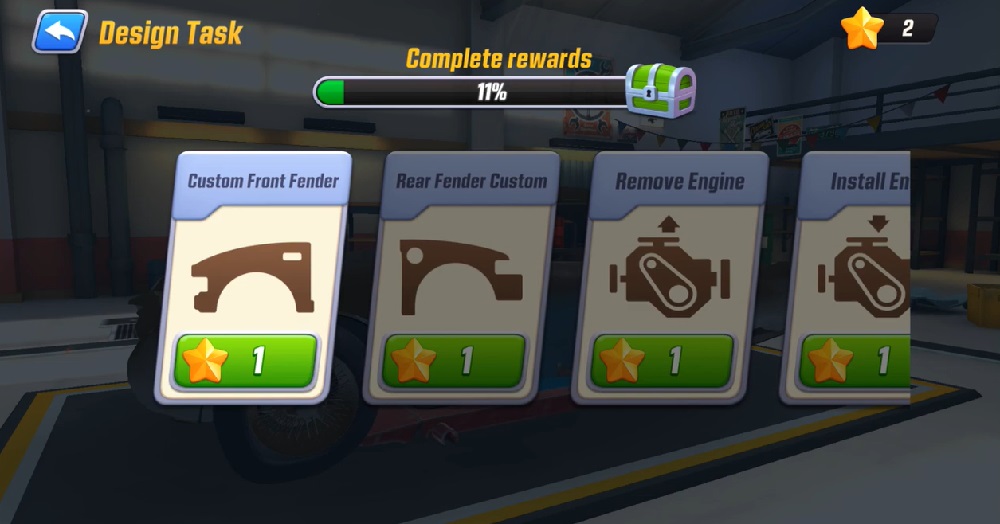The width and height of the screenshot is (1000, 524).
Task: Open the green treasure chest reward
Action: [660, 91]
